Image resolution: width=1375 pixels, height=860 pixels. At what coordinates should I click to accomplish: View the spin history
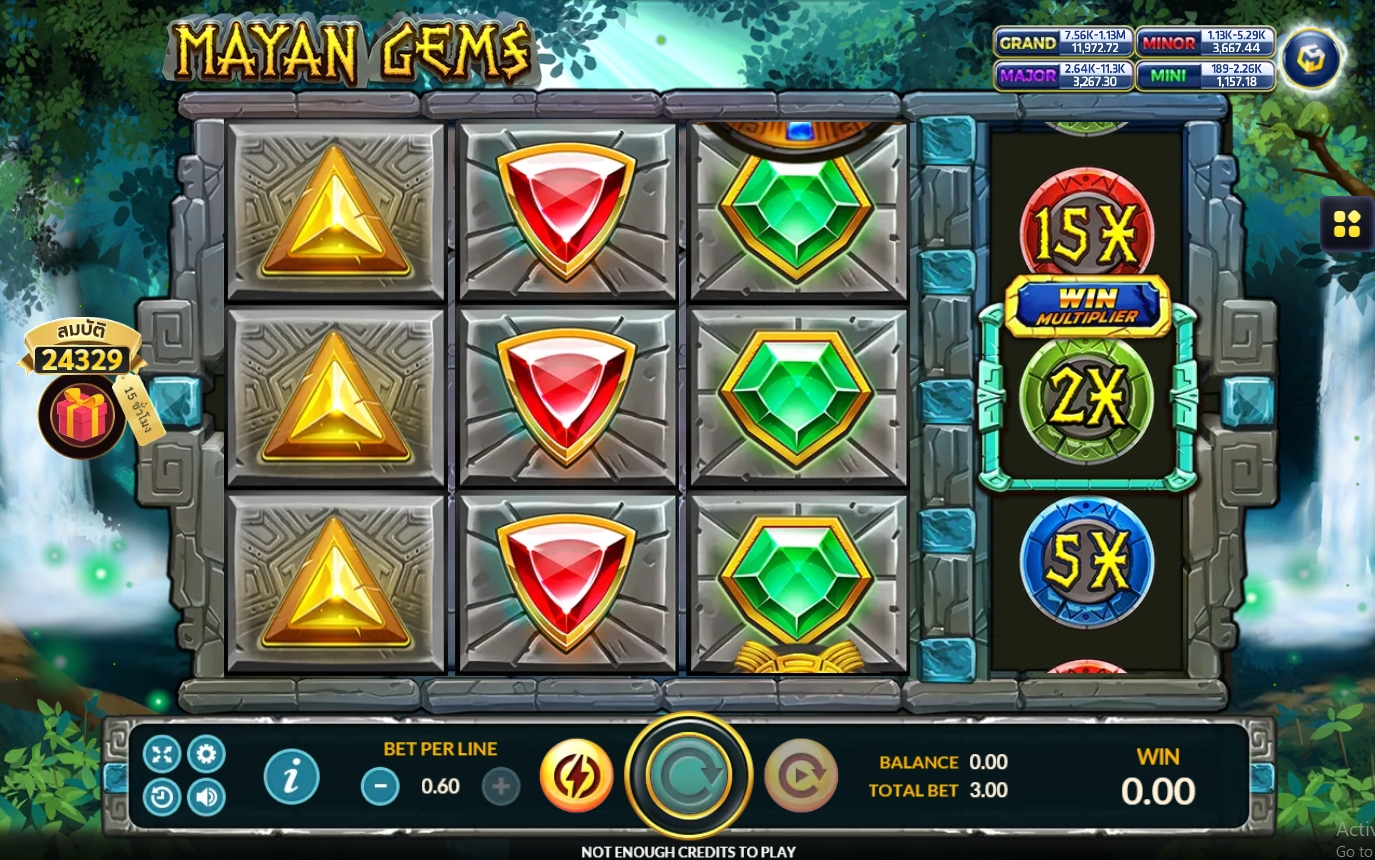click(162, 798)
